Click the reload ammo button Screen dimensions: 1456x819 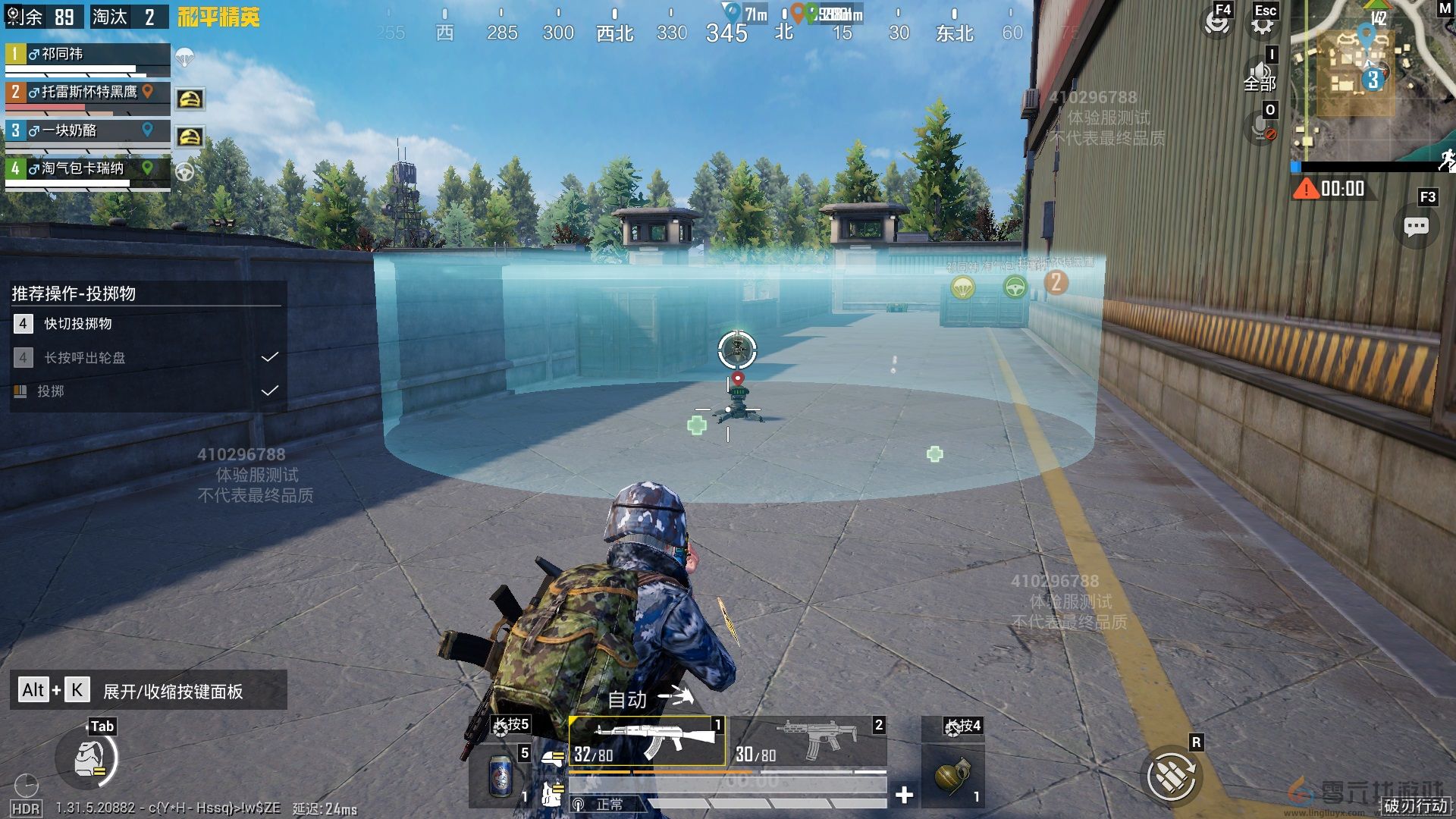pyautogui.click(x=1171, y=775)
